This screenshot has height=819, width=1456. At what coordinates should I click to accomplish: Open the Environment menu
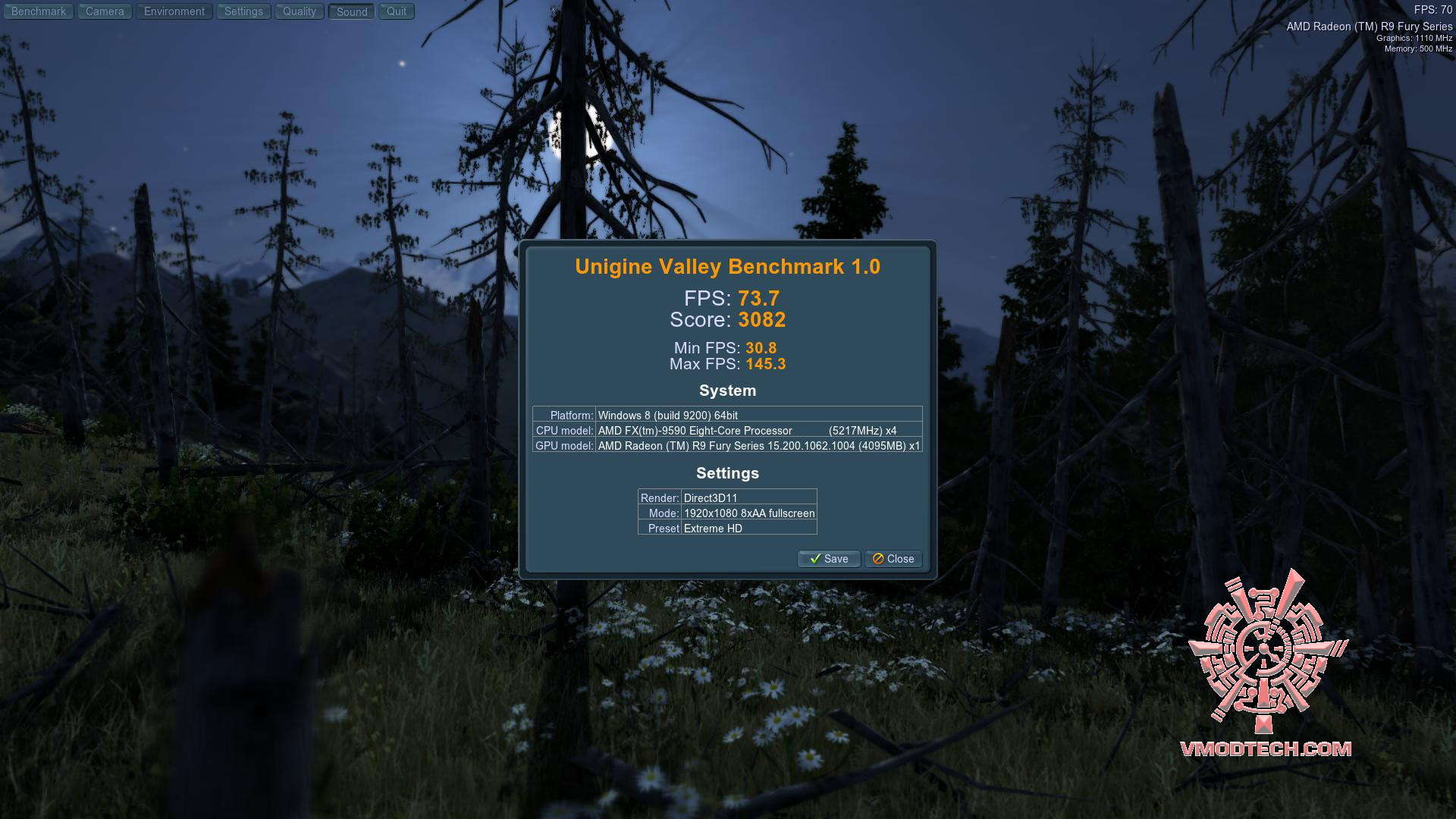point(174,11)
